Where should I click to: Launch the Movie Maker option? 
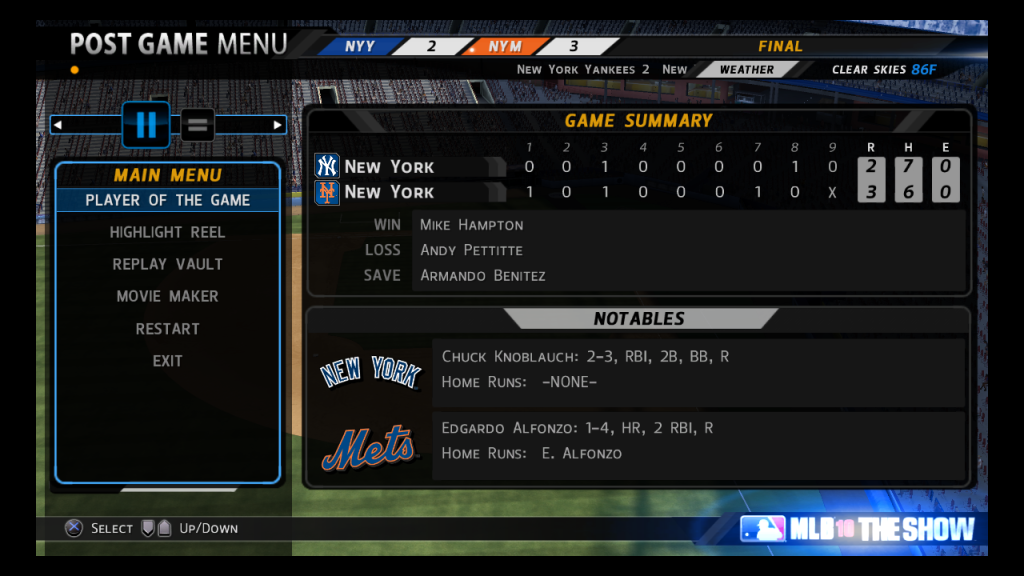click(168, 296)
